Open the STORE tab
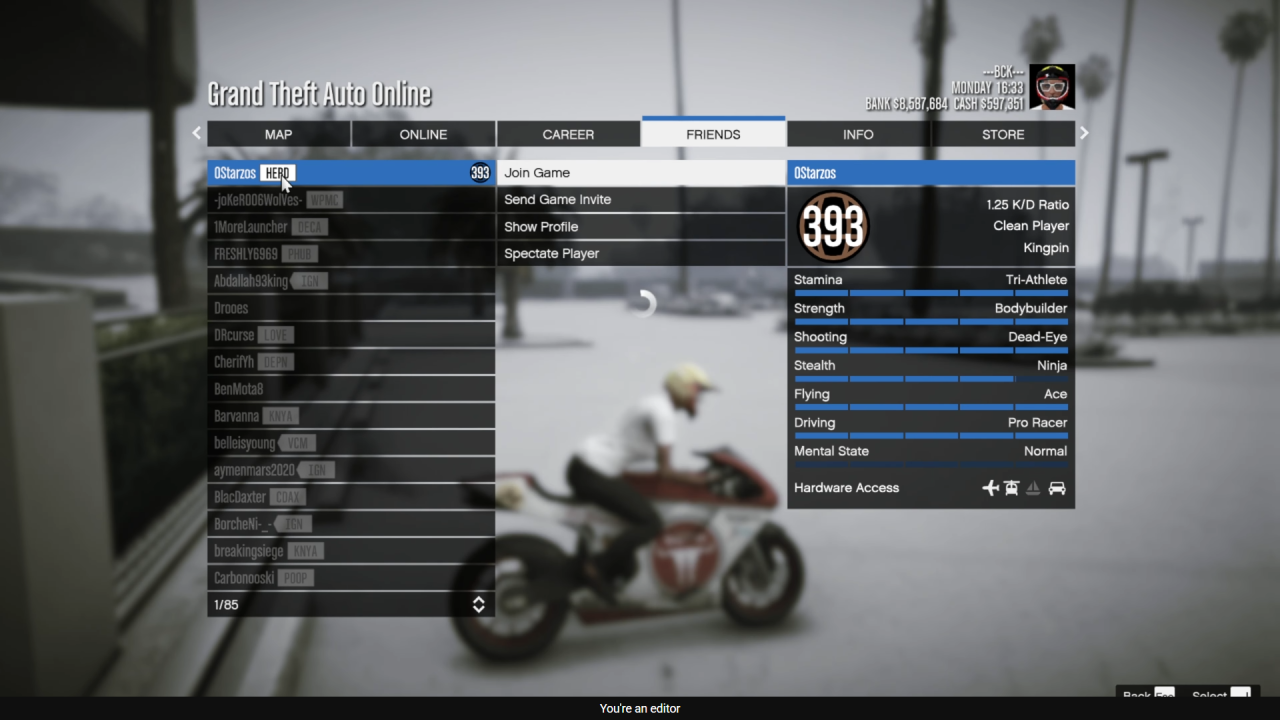The image size is (1280, 720). (x=1002, y=133)
